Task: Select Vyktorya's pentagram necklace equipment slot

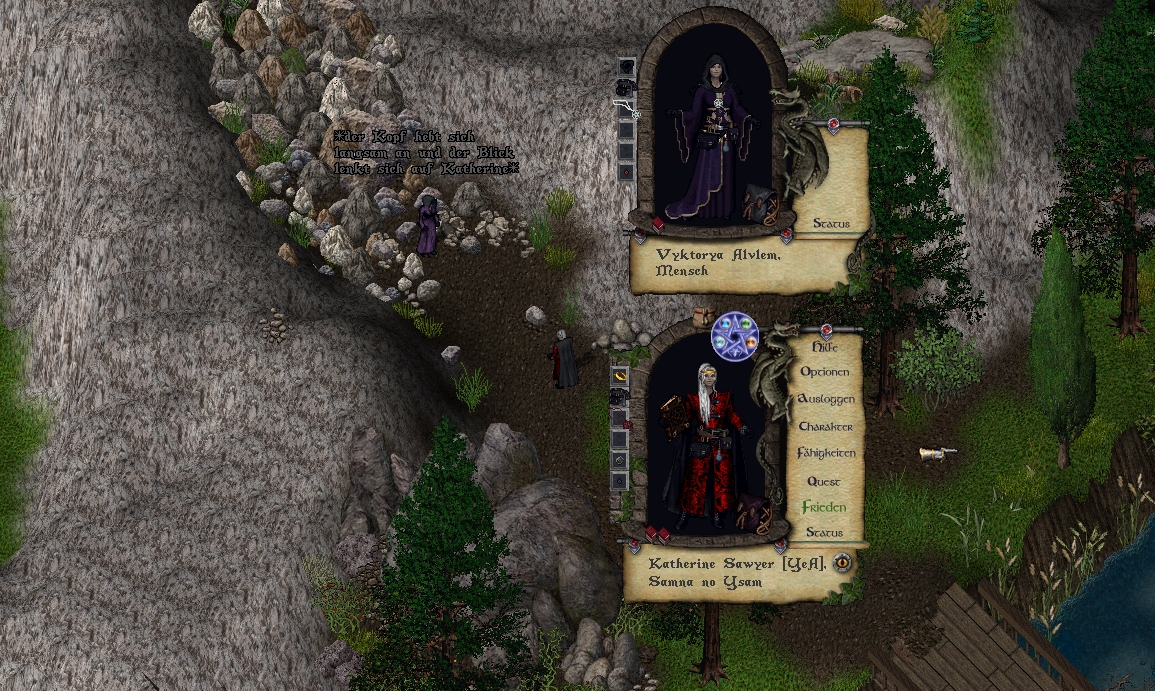Action: coord(626,108)
